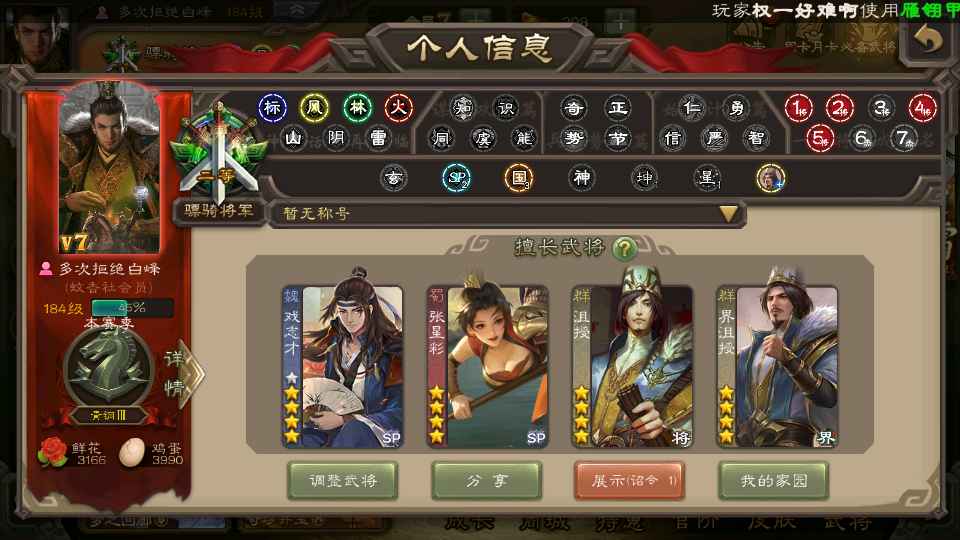Click the 神 badge icon

point(582,179)
